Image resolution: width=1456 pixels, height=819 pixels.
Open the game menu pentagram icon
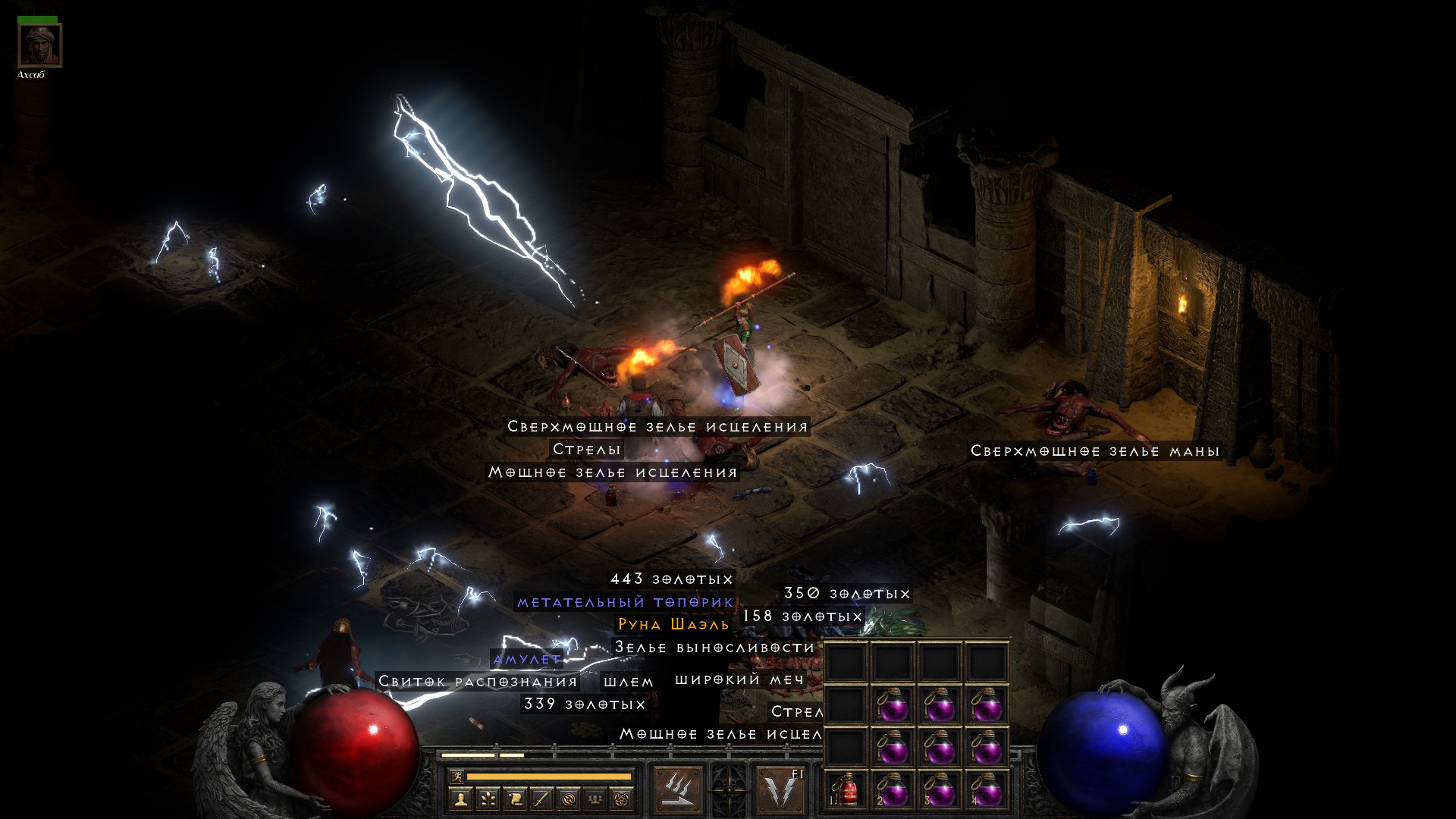(x=622, y=799)
